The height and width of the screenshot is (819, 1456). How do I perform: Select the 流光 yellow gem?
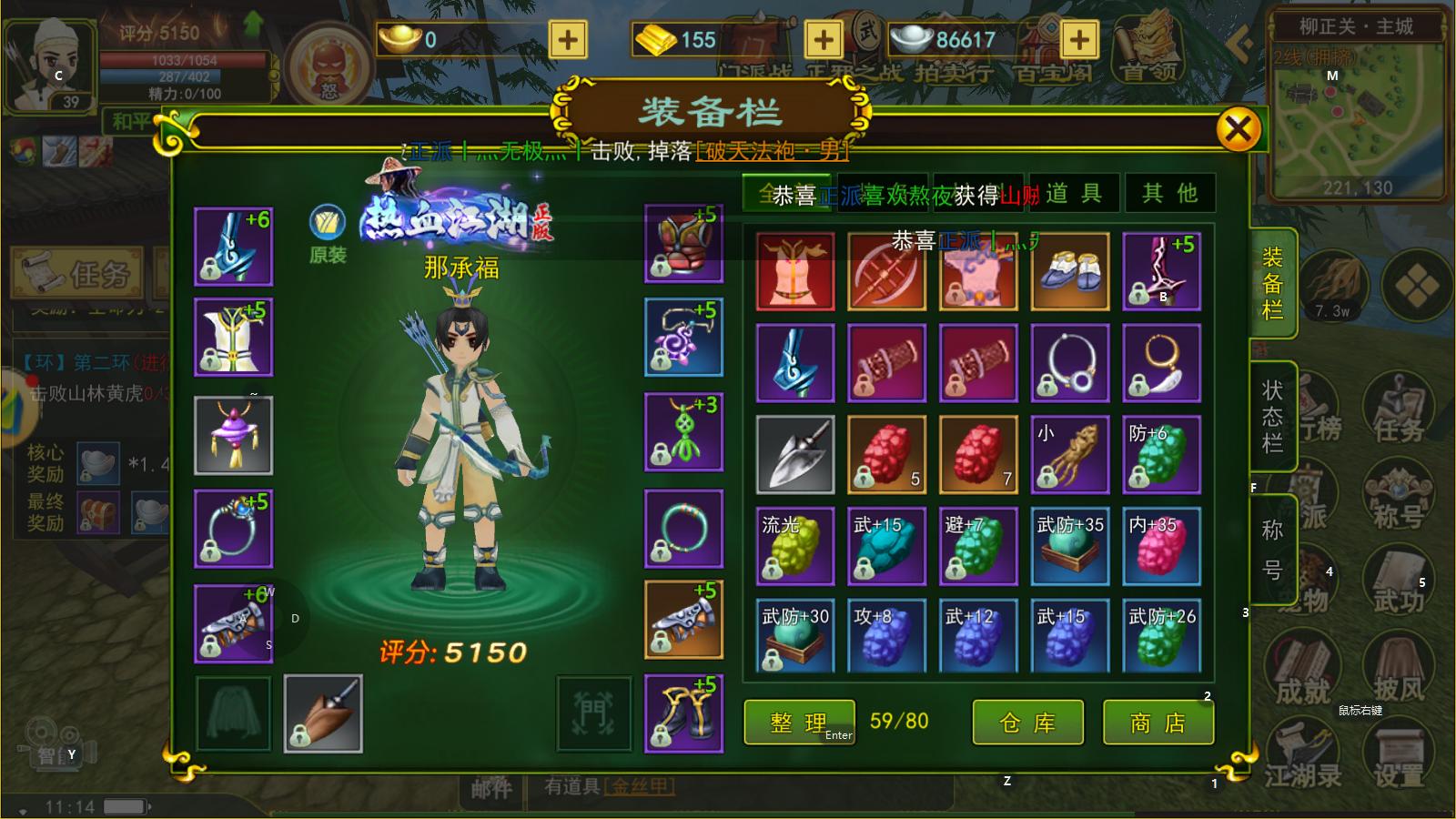(794, 546)
